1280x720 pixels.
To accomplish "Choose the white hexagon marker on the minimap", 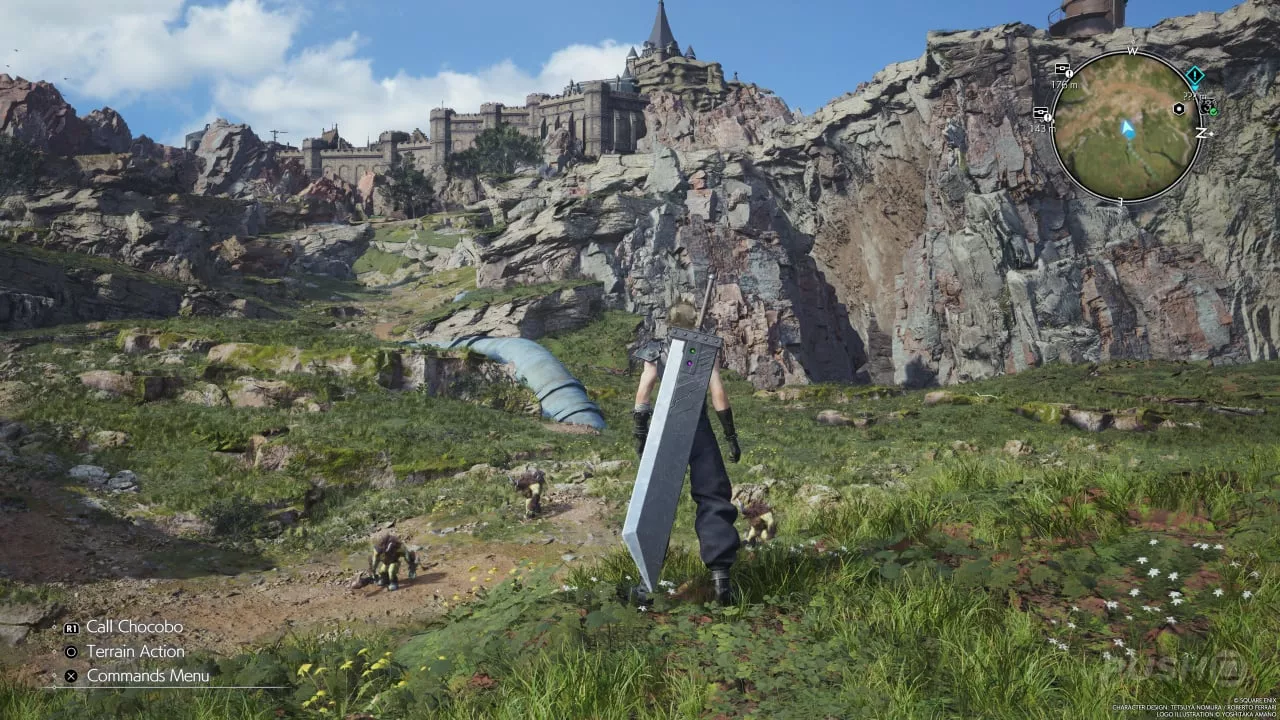I will click(x=1179, y=108).
